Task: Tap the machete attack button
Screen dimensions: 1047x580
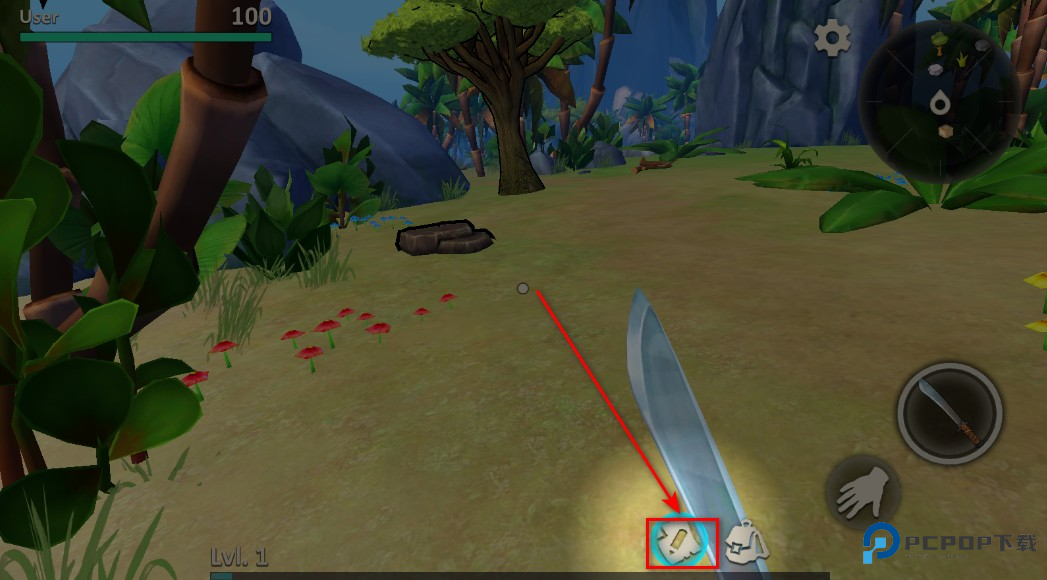Action: [949, 414]
